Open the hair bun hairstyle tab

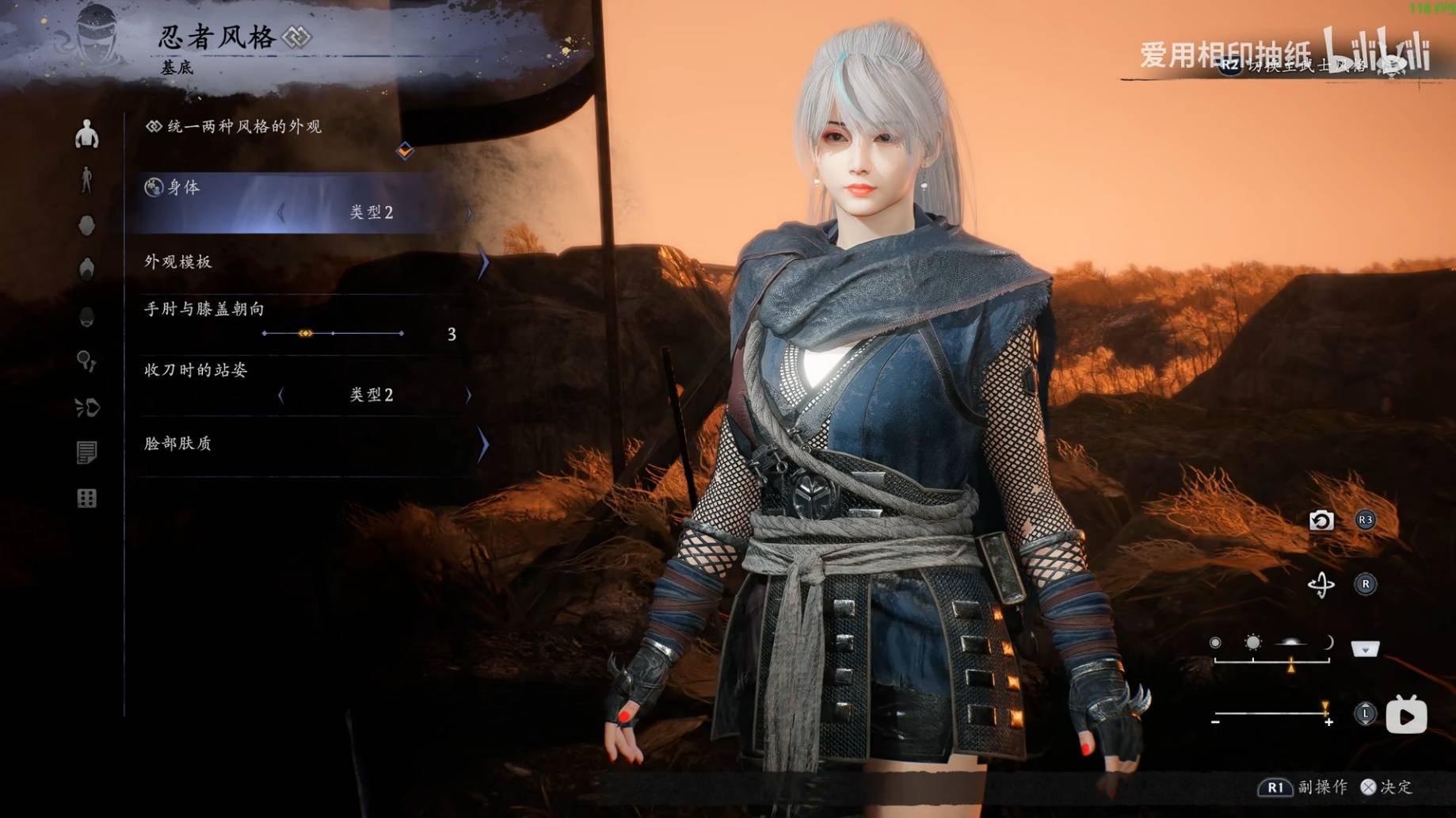(86, 269)
